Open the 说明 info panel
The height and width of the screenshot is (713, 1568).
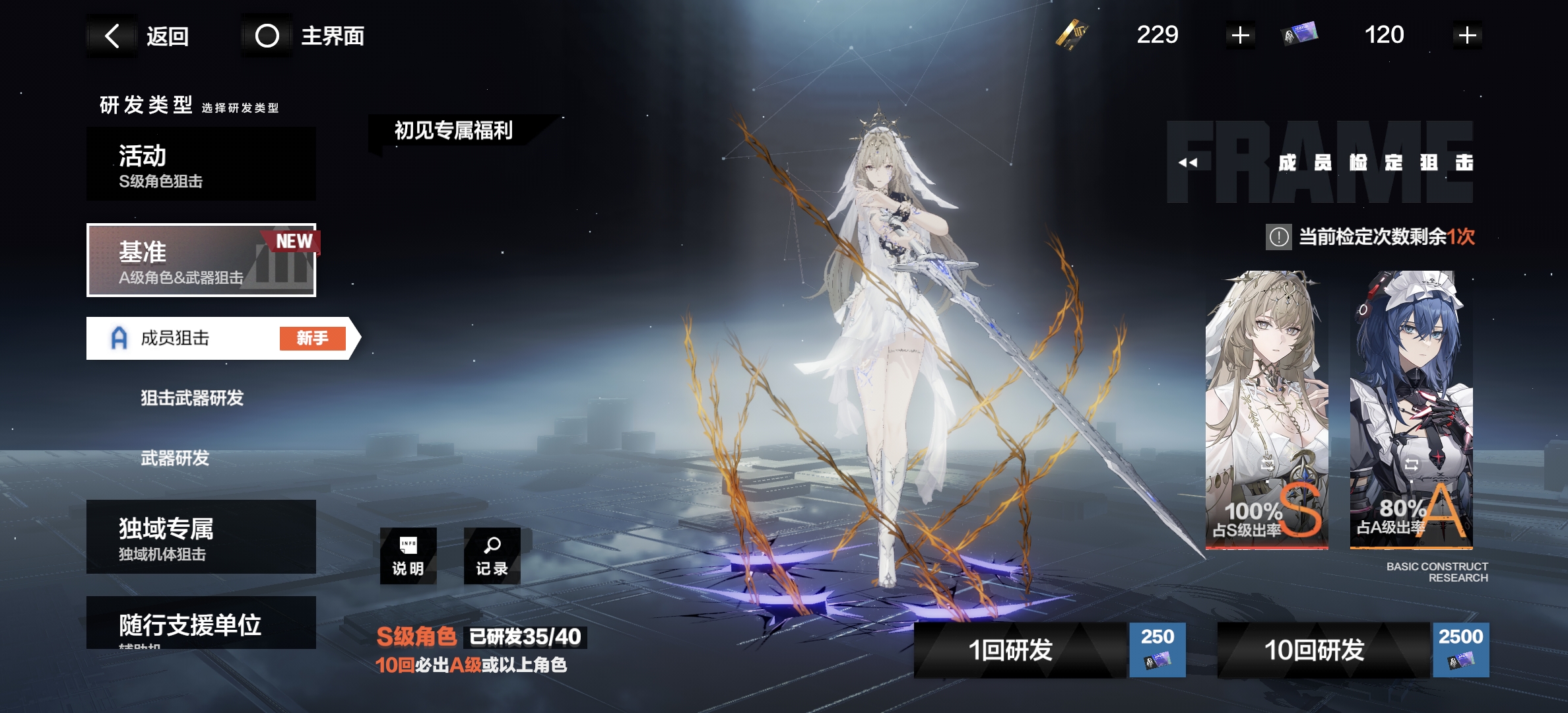[408, 556]
